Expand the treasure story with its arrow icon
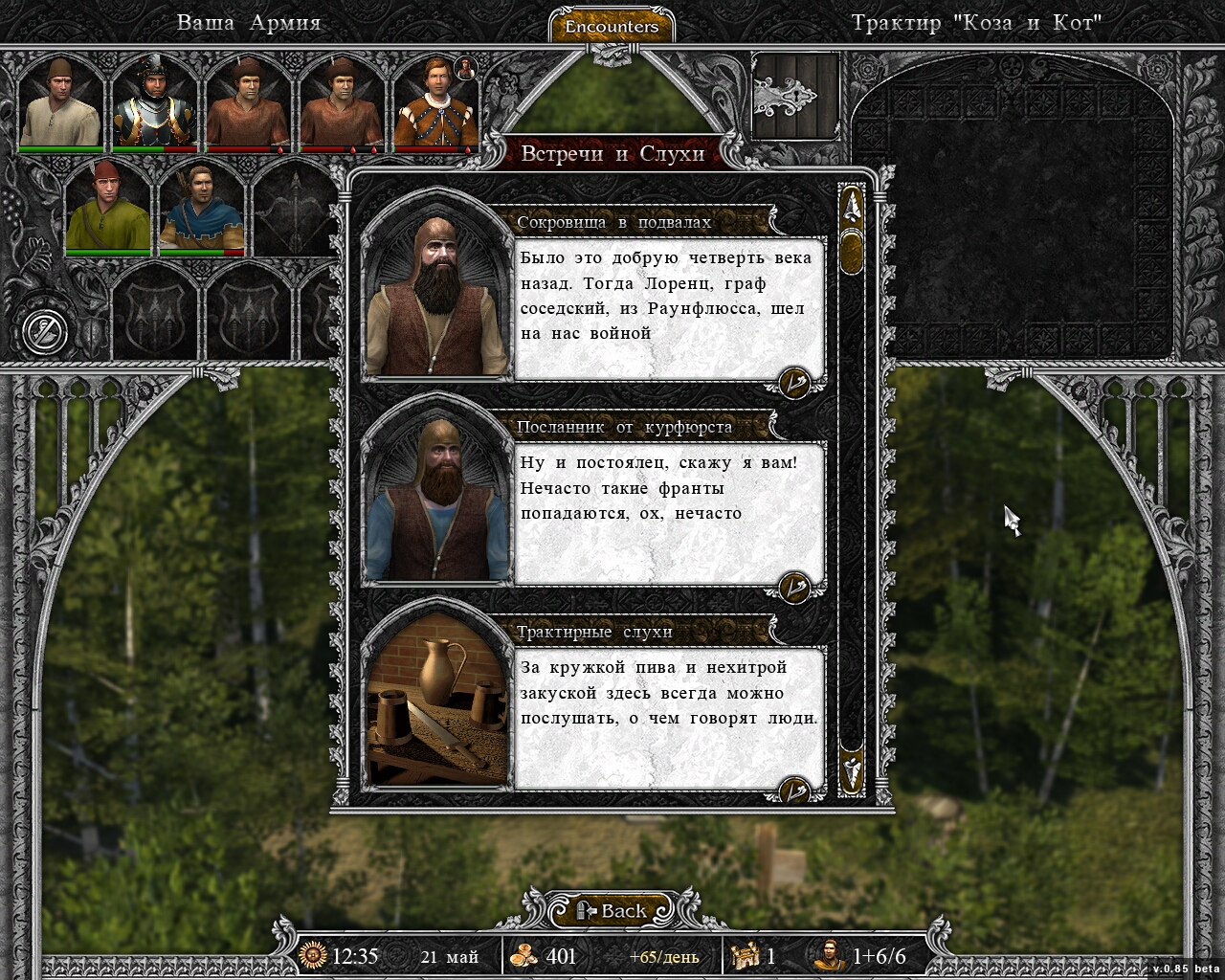Screen dimensions: 1225x980 click(x=794, y=383)
